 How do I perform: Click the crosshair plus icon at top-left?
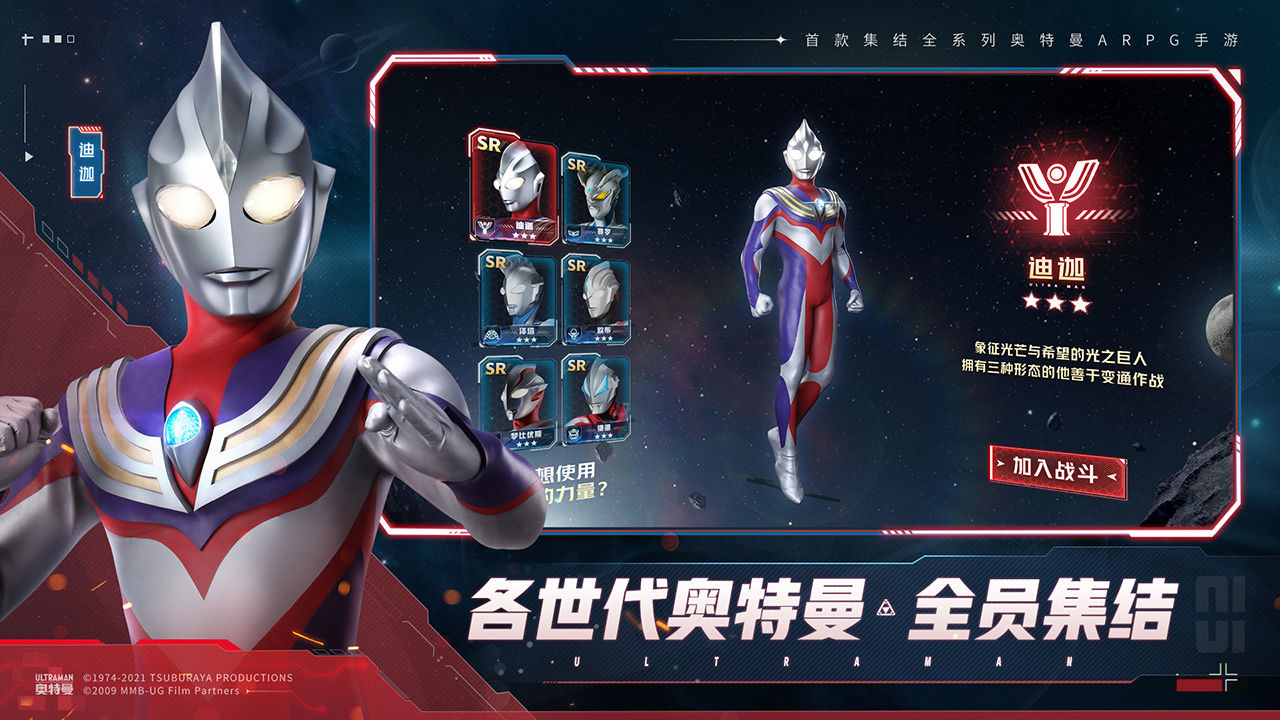click(x=27, y=39)
